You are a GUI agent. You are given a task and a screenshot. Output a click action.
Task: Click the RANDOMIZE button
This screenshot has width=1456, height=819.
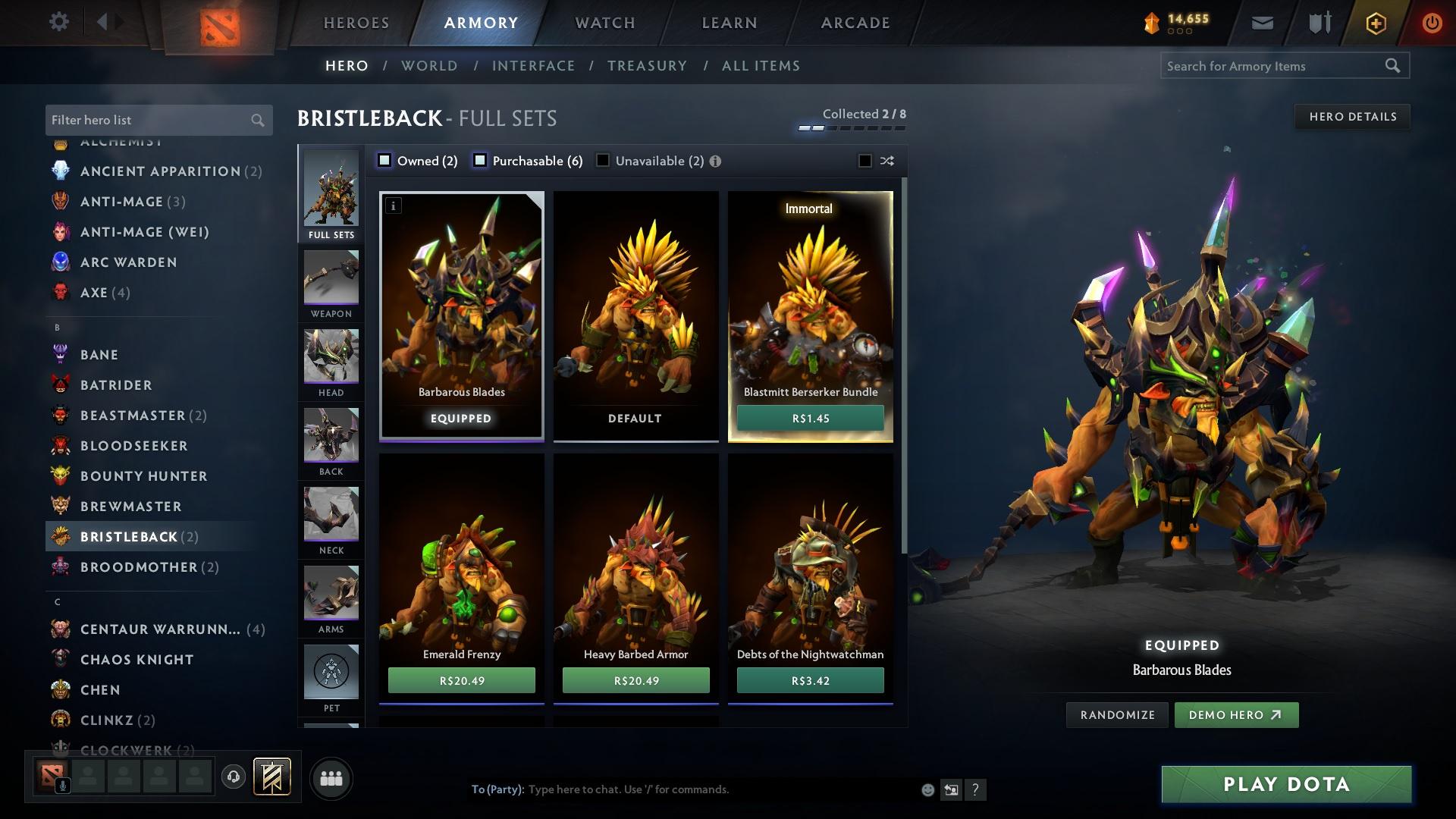click(x=1116, y=714)
